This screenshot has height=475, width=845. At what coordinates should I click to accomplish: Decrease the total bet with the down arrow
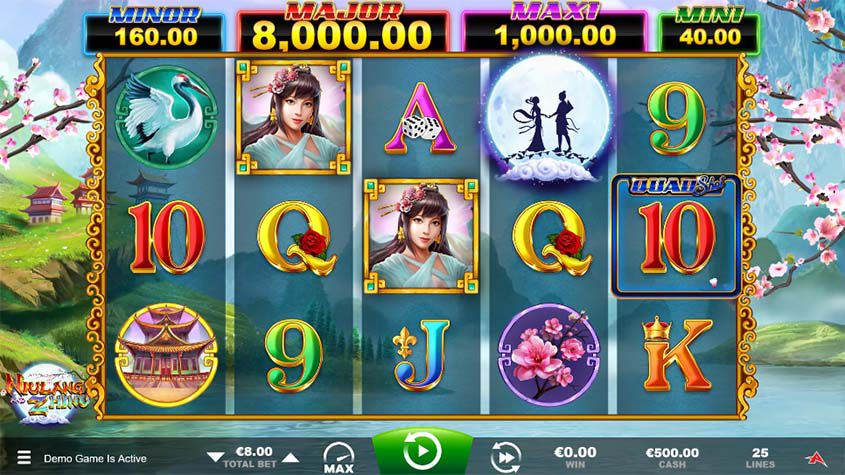tap(214, 457)
